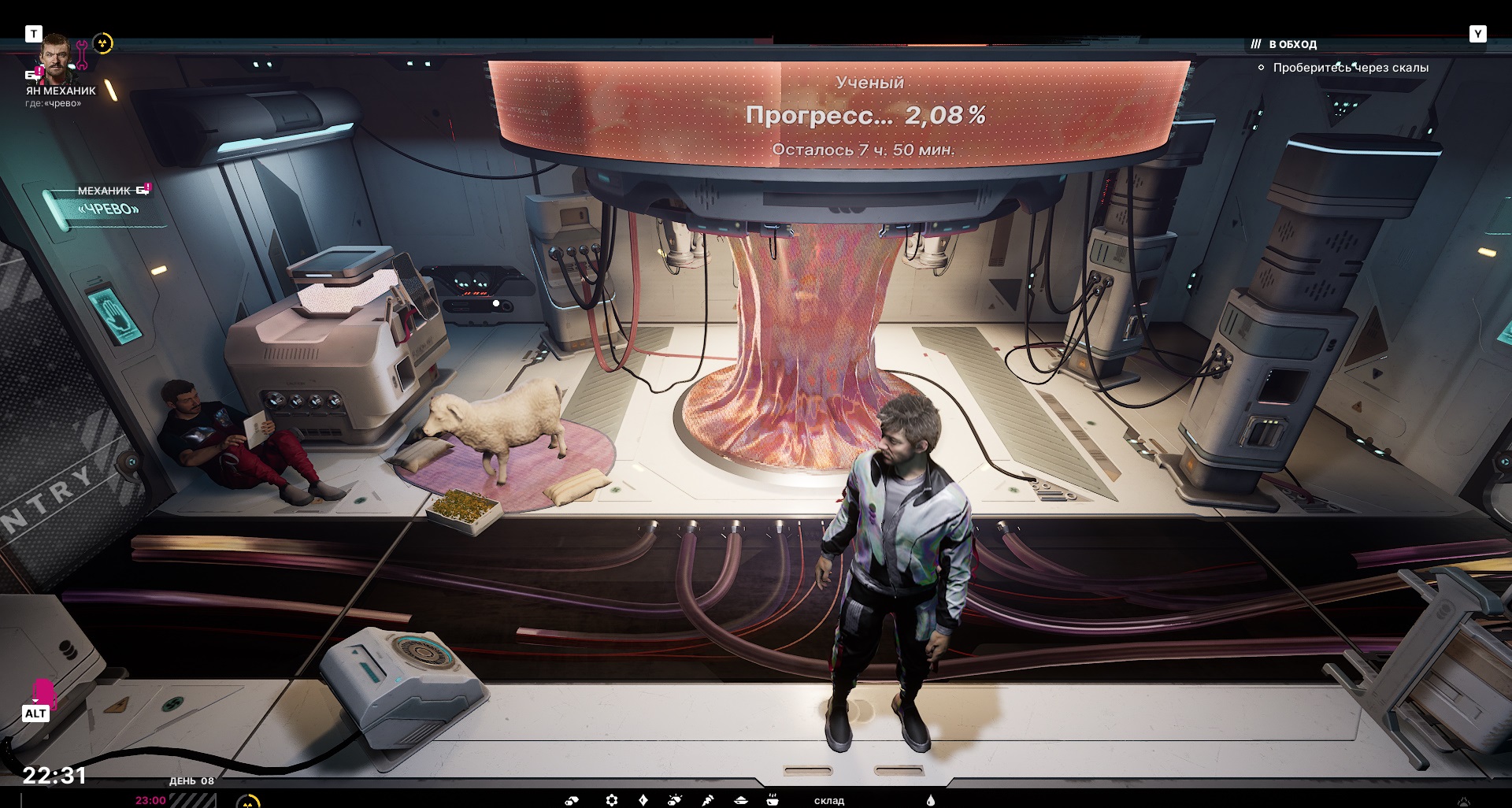Select Jan Mechanic's portrait
Image resolution: width=1512 pixels, height=808 pixels.
tap(55, 57)
